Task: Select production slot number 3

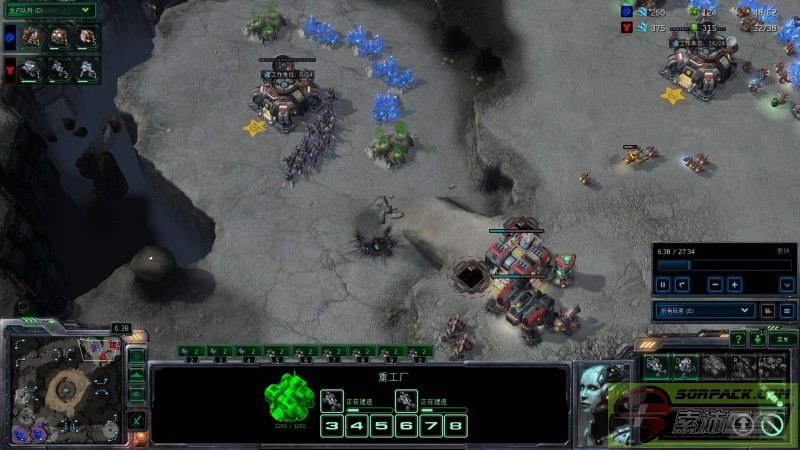Action: tap(332, 426)
